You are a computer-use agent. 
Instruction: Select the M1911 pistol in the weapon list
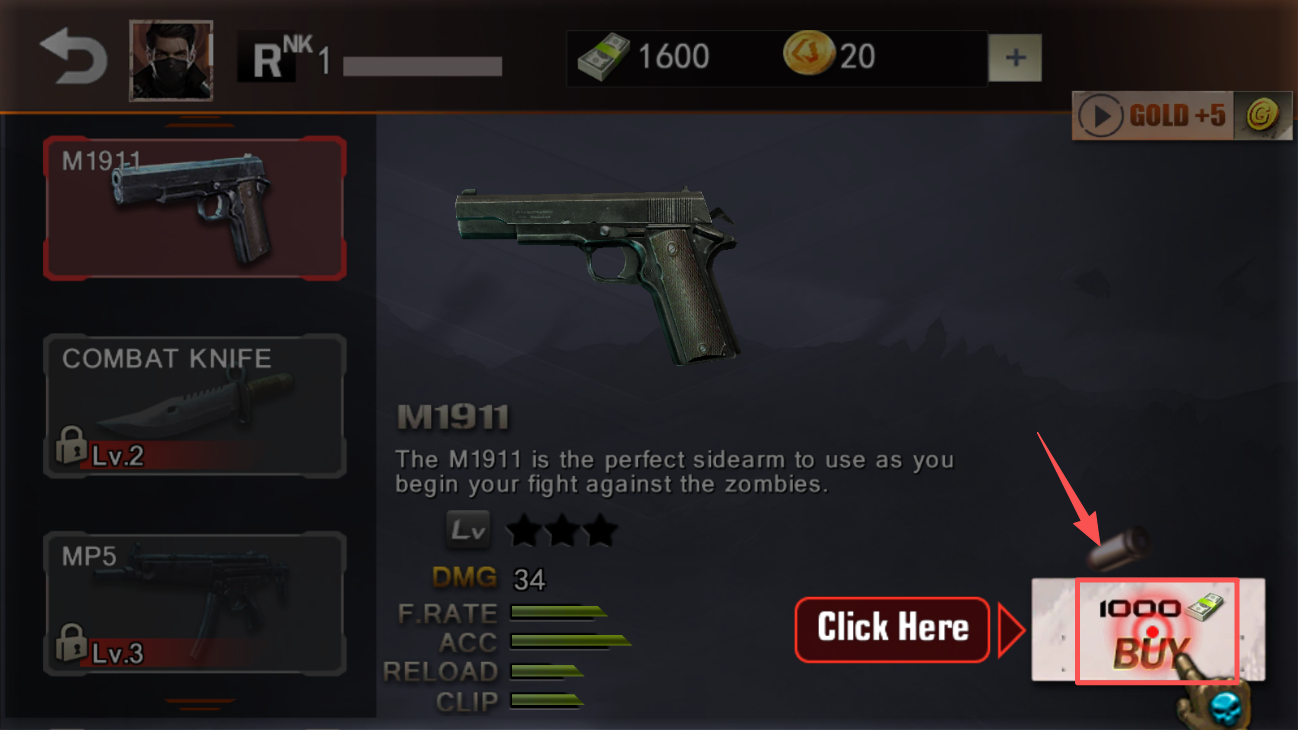click(195, 208)
